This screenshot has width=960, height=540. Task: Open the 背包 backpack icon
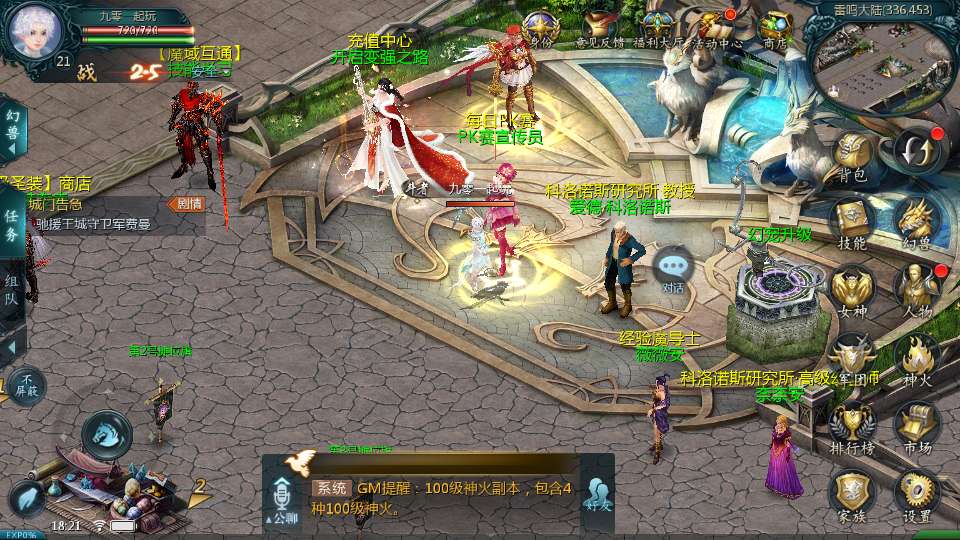pos(852,155)
